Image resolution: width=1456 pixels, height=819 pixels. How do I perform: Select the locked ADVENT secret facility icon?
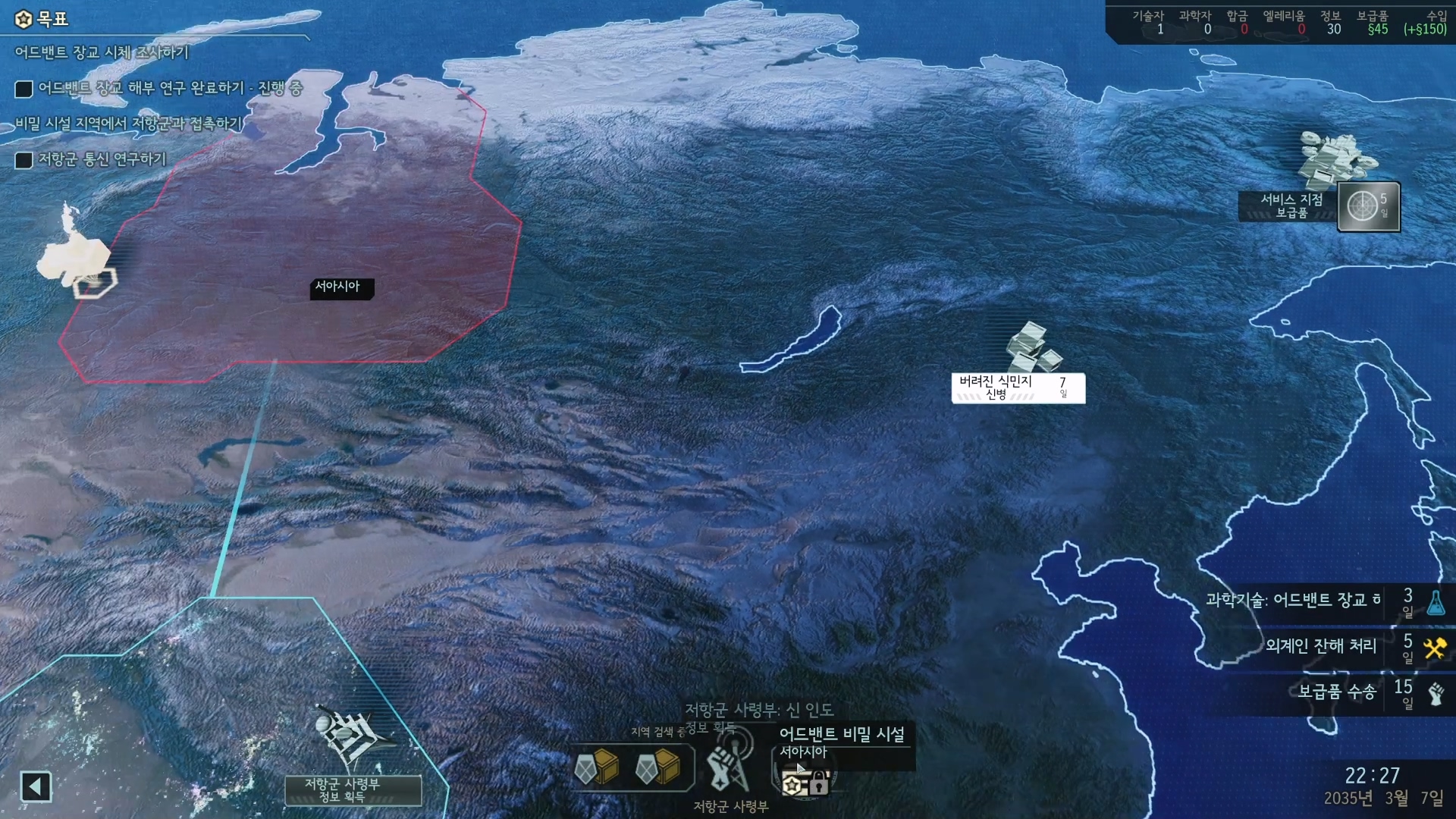pyautogui.click(x=805, y=780)
